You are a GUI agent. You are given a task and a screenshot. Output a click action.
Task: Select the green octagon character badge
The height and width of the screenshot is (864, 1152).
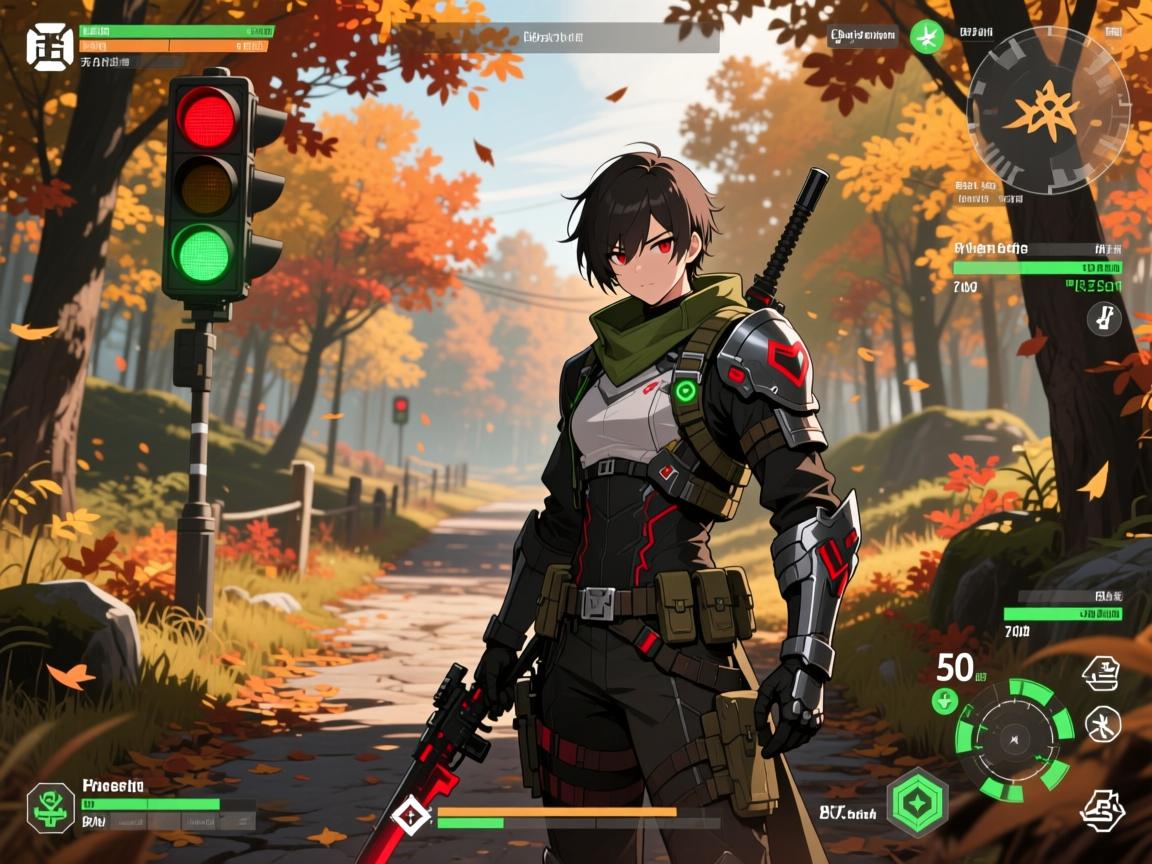point(50,807)
